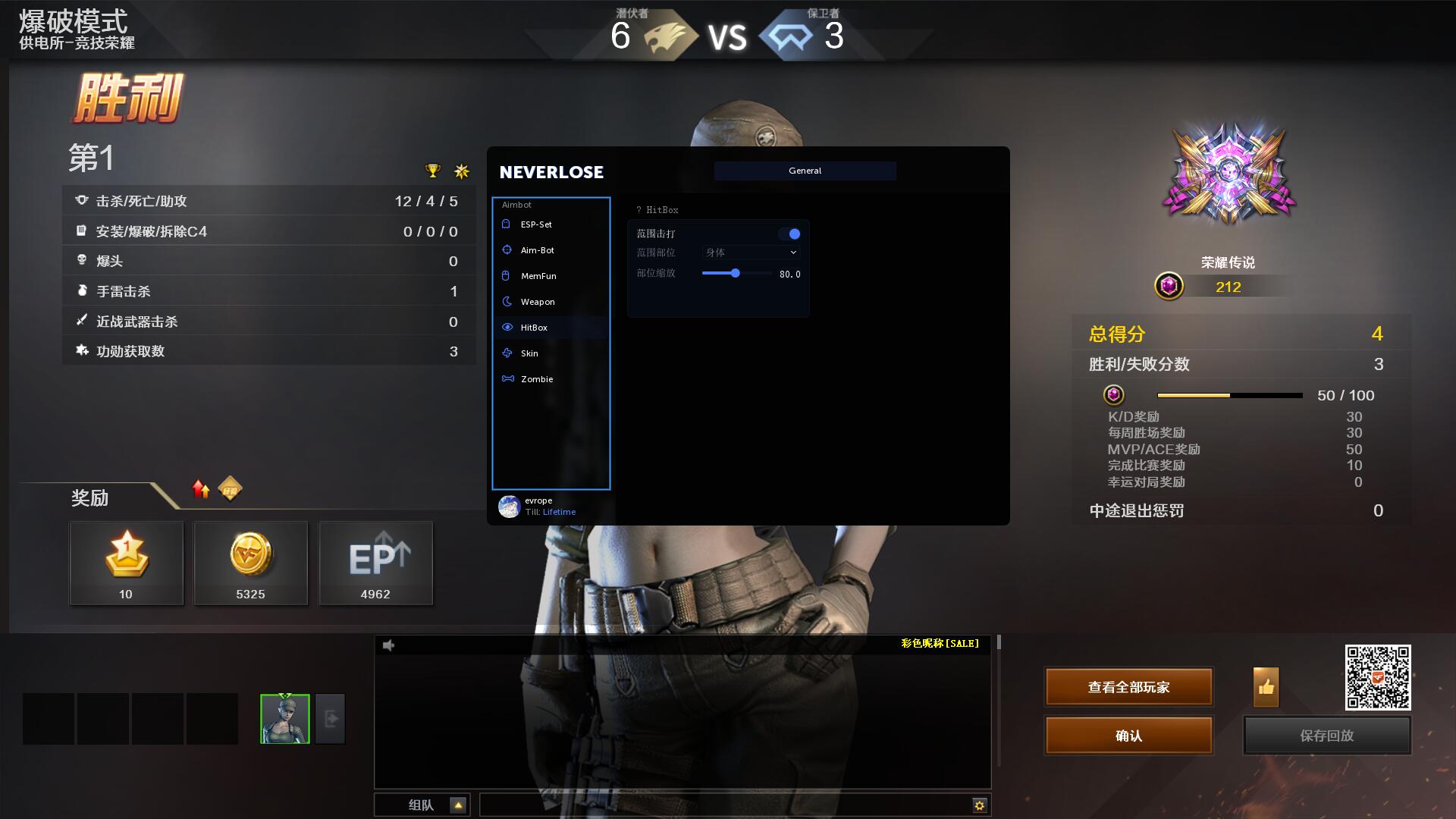
Task: Select the gold coin reward tile showing 5325
Action: (250, 563)
